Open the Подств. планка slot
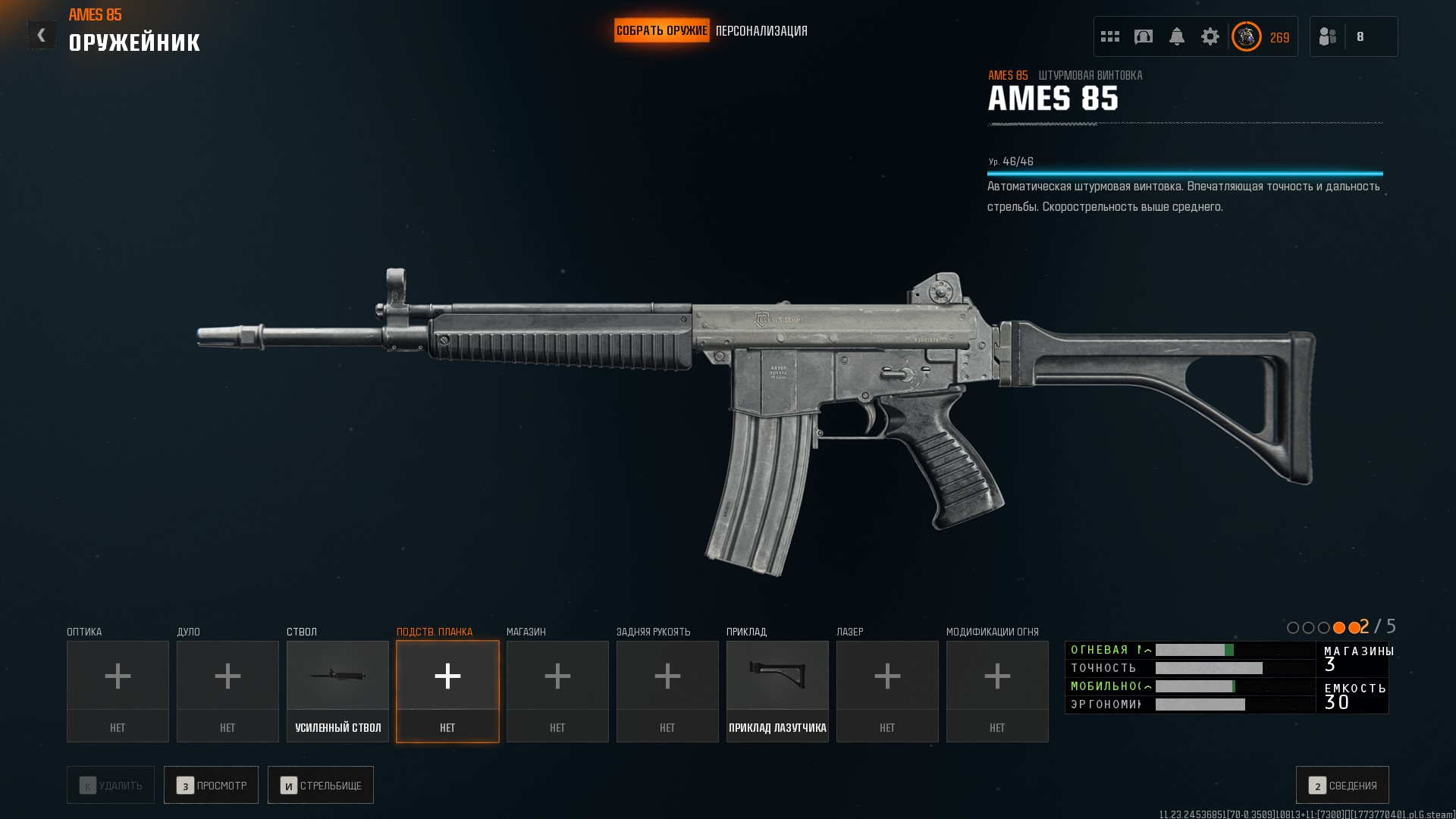 pyautogui.click(x=447, y=691)
